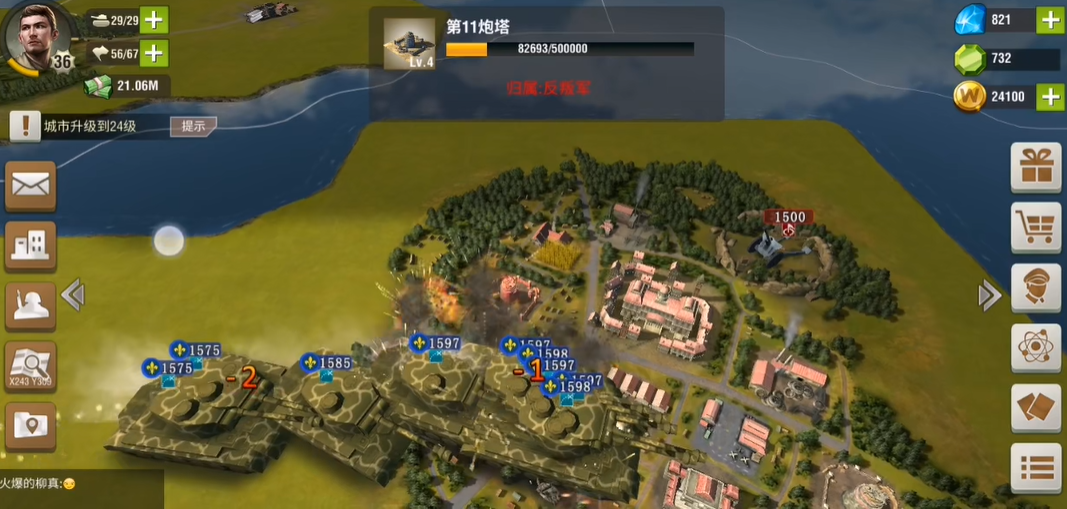Open the cards menu icon
The height and width of the screenshot is (509, 1067).
(1035, 408)
